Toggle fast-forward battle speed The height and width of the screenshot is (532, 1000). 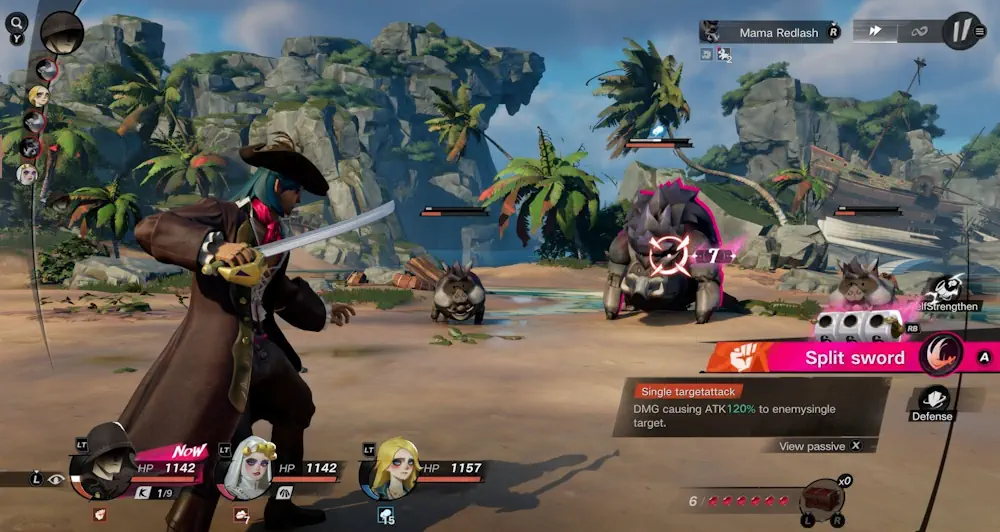point(875,31)
